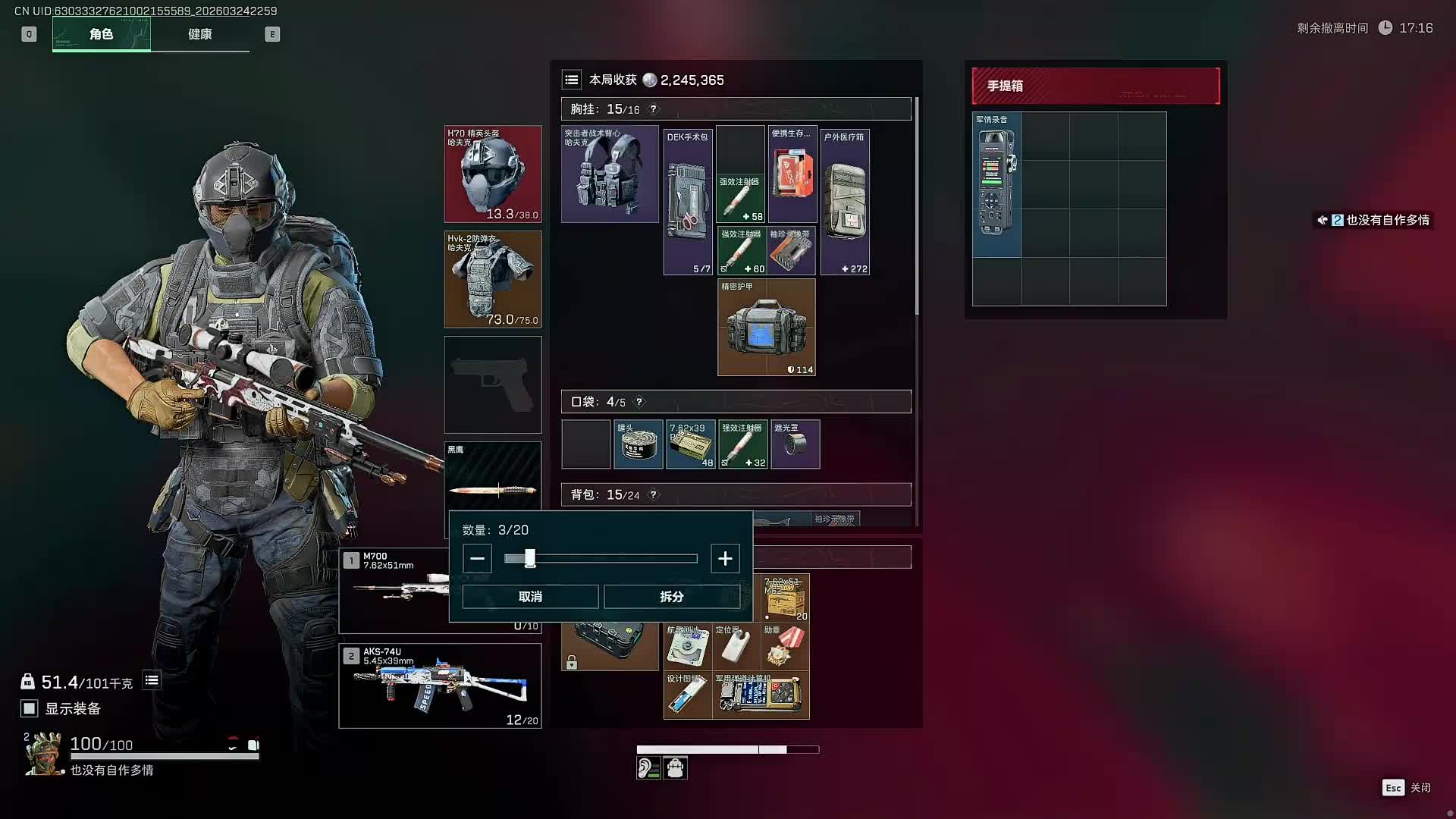Image resolution: width=1456 pixels, height=819 pixels.
Task: Increase split quantity with the plus button
Action: pos(725,559)
